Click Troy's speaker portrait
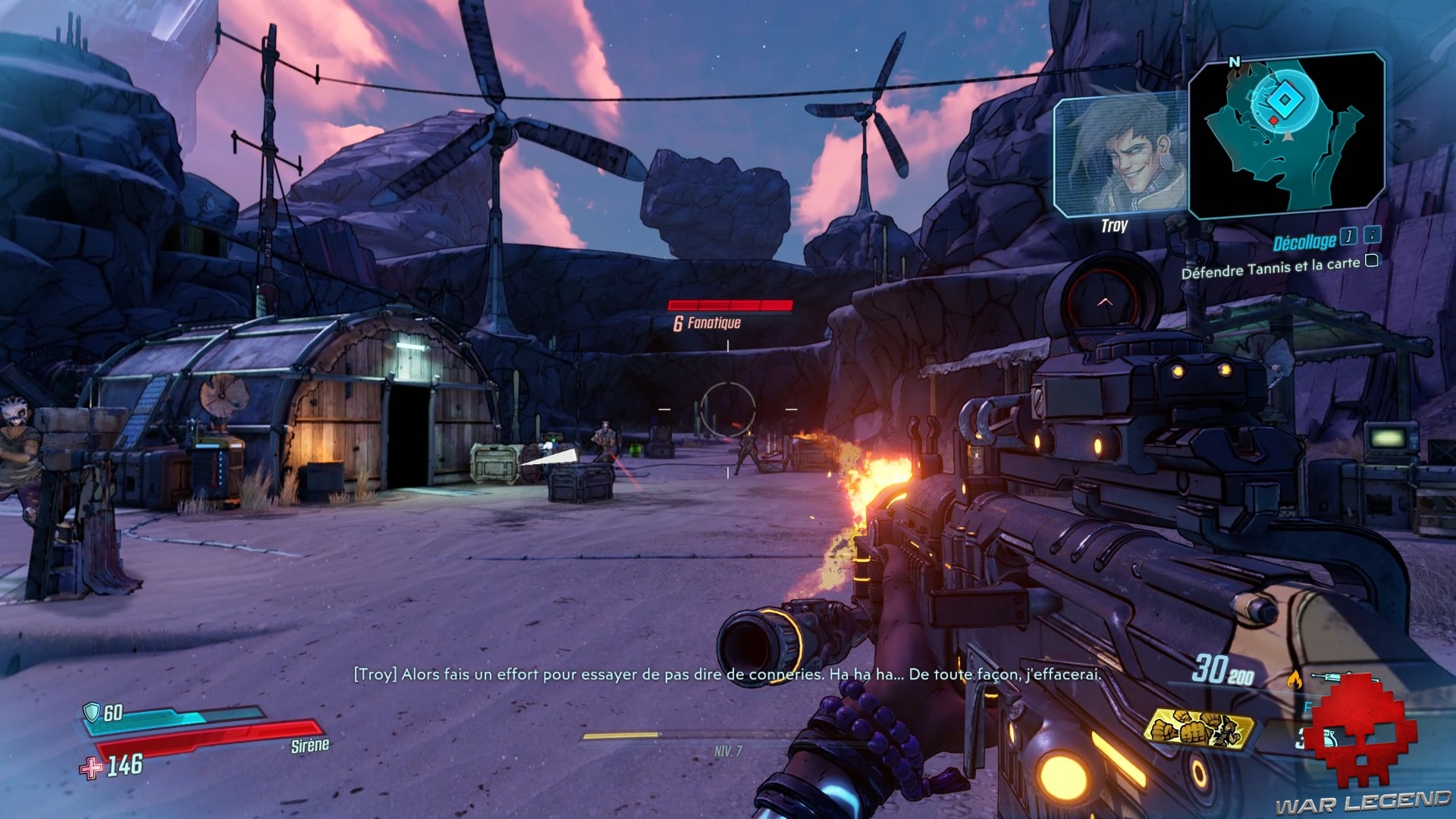This screenshot has height=819, width=1456. pyautogui.click(x=1119, y=157)
